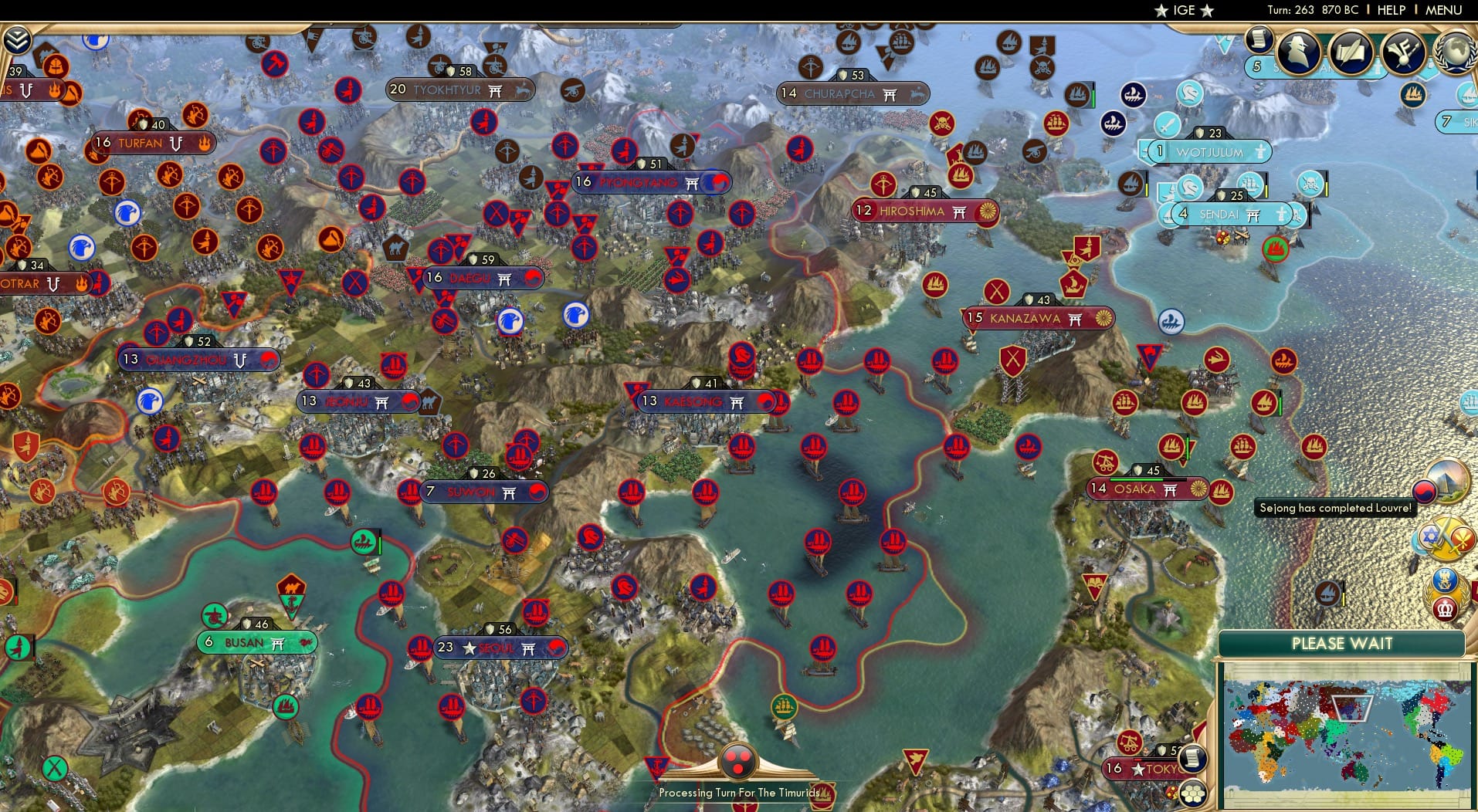Click the 'Sejong has completed Louvre!' notification text
This screenshot has height=812, width=1478.
coord(1334,508)
